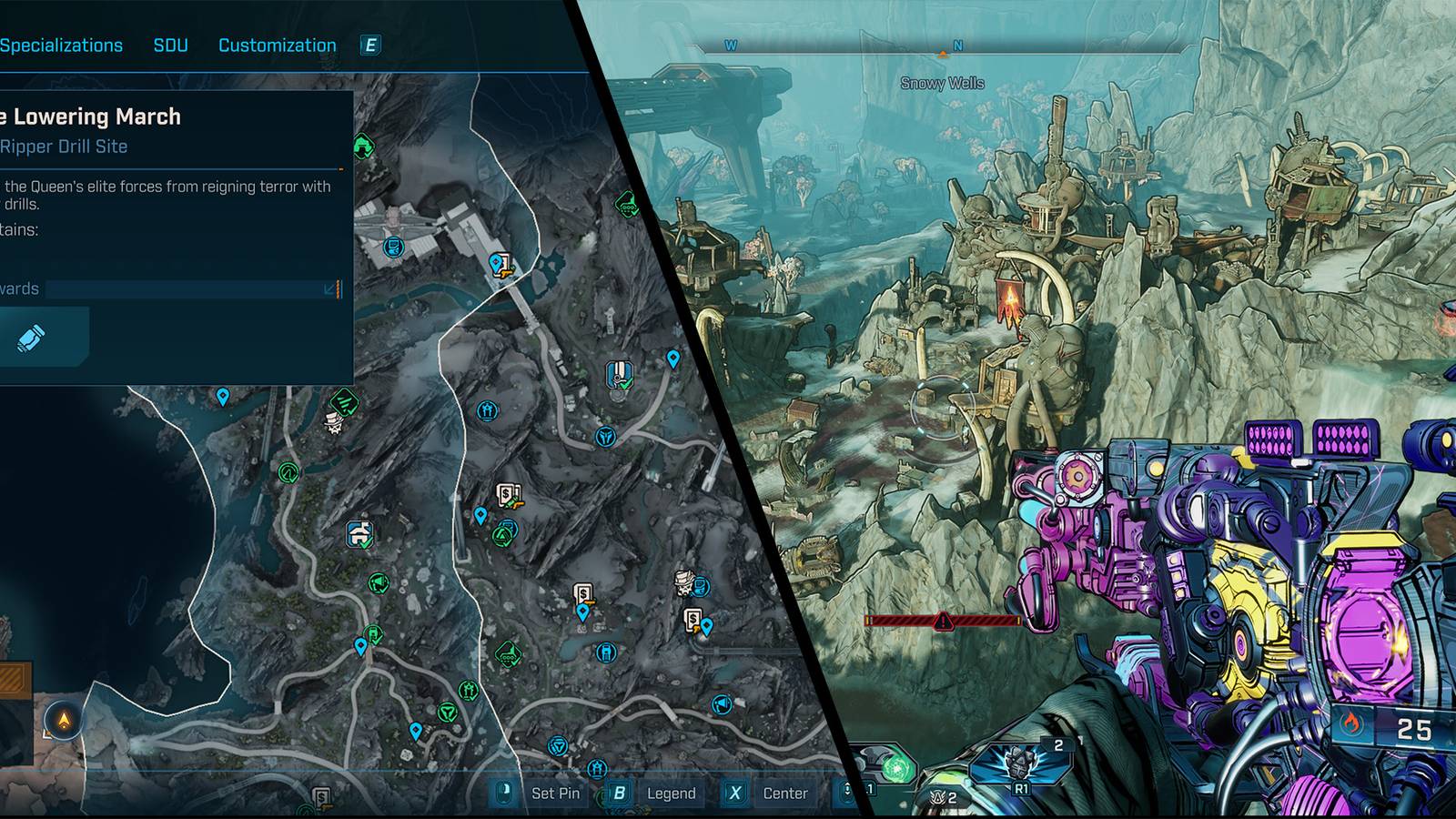Collapse the rewards section arrow
The height and width of the screenshot is (819, 1456).
point(330,289)
